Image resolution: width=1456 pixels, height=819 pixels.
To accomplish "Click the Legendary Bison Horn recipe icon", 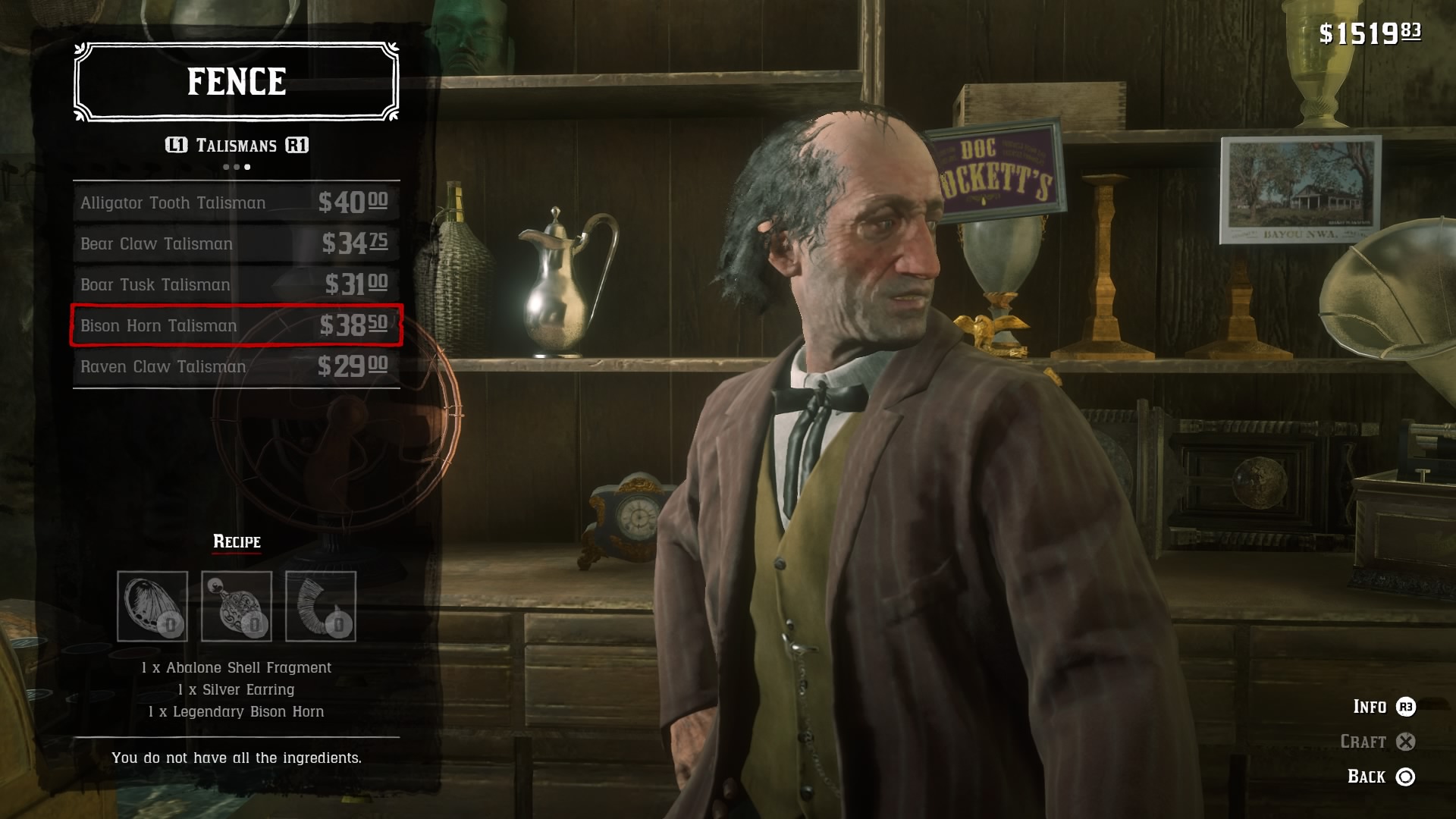I will tap(319, 607).
